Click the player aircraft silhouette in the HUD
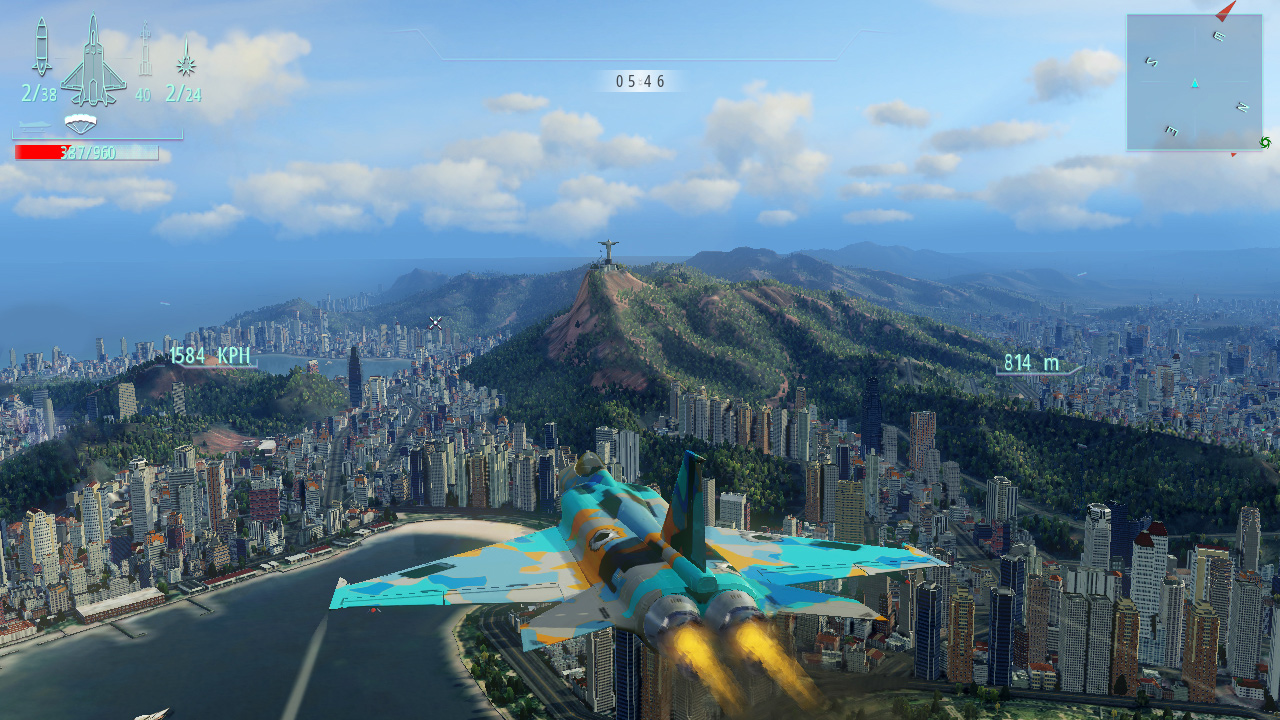This screenshot has height=720, width=1280. click(x=94, y=60)
